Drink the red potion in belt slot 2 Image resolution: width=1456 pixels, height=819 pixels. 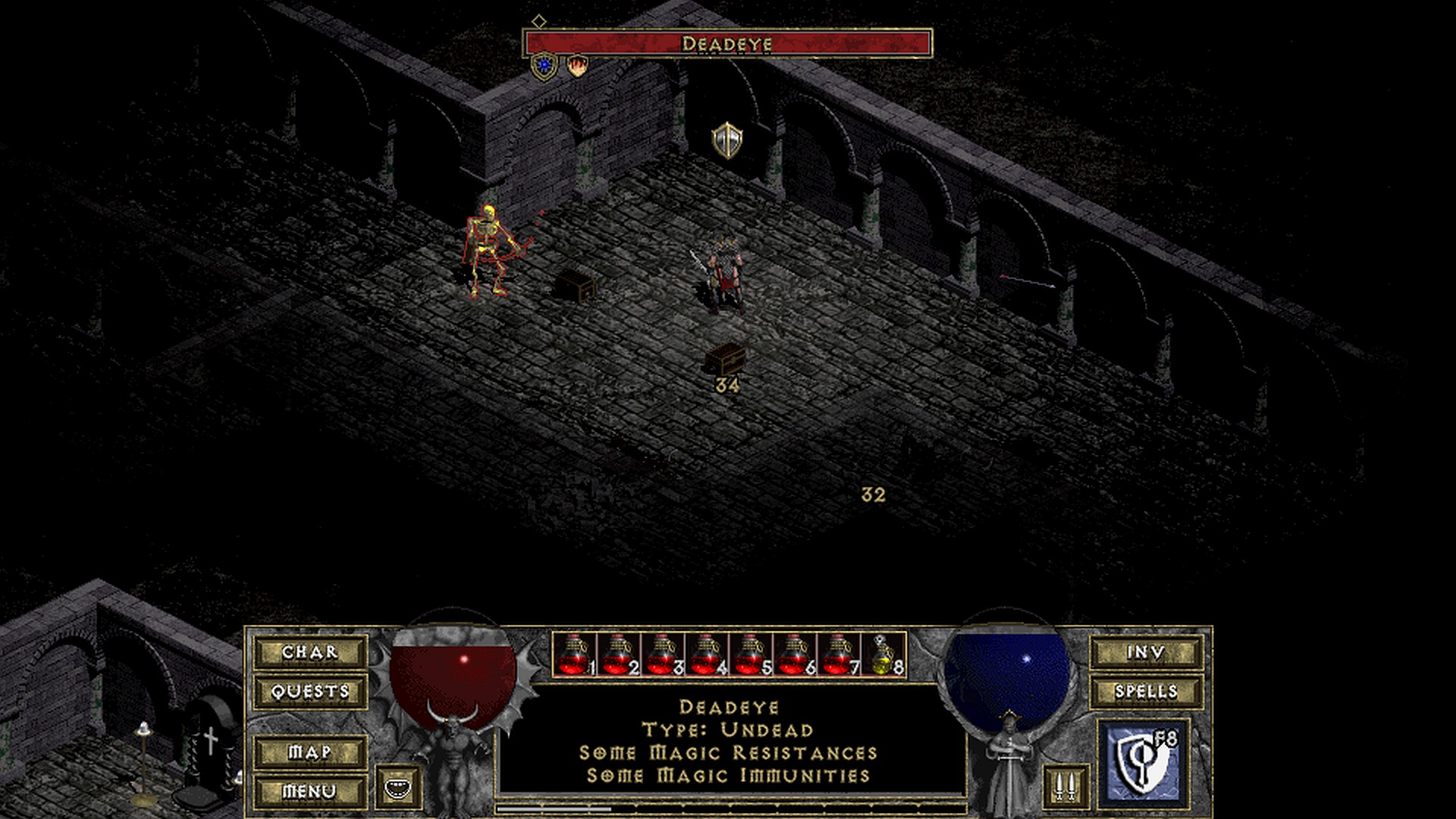point(619,654)
